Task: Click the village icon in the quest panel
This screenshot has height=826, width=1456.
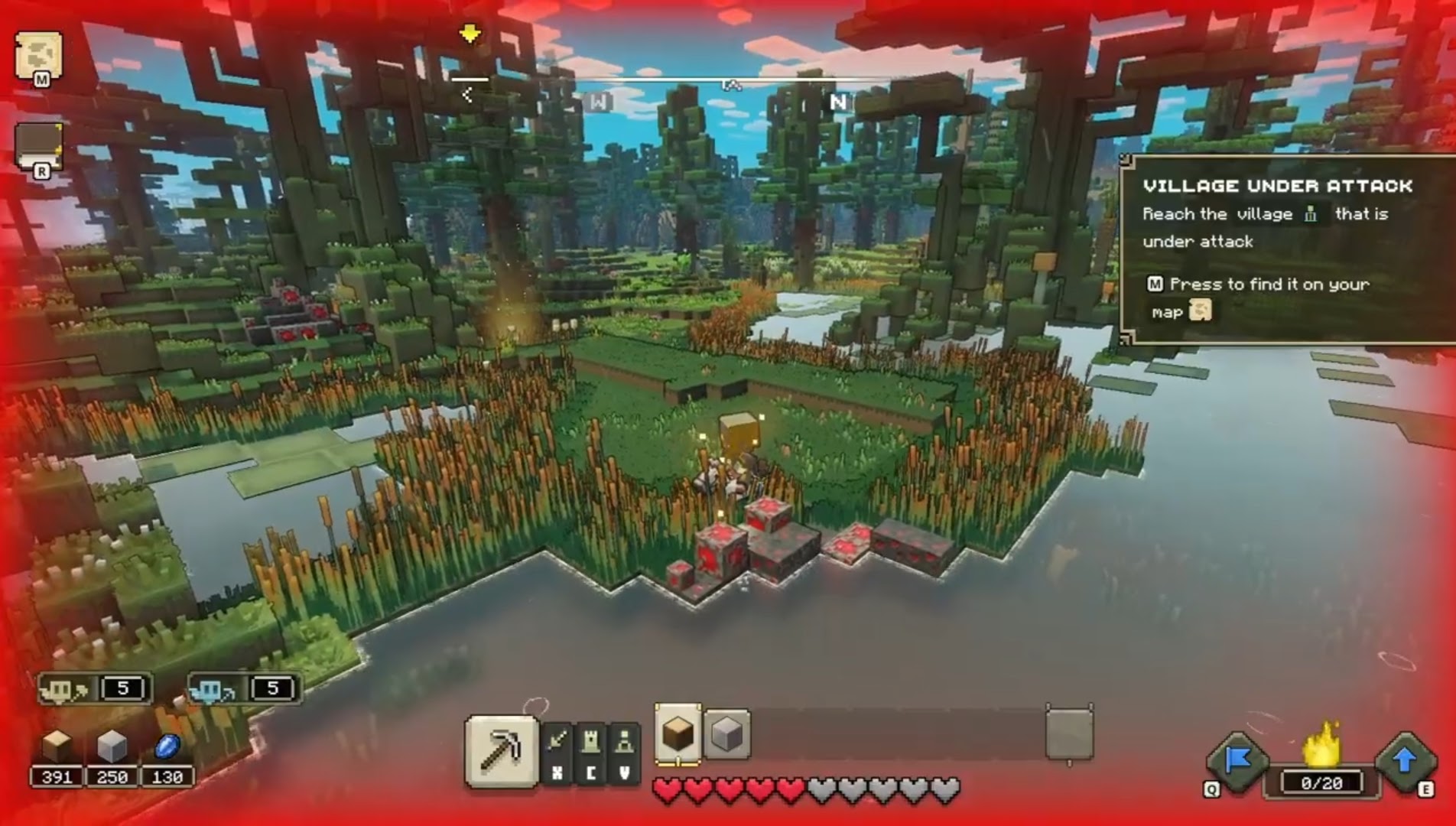Action: coord(1310,215)
